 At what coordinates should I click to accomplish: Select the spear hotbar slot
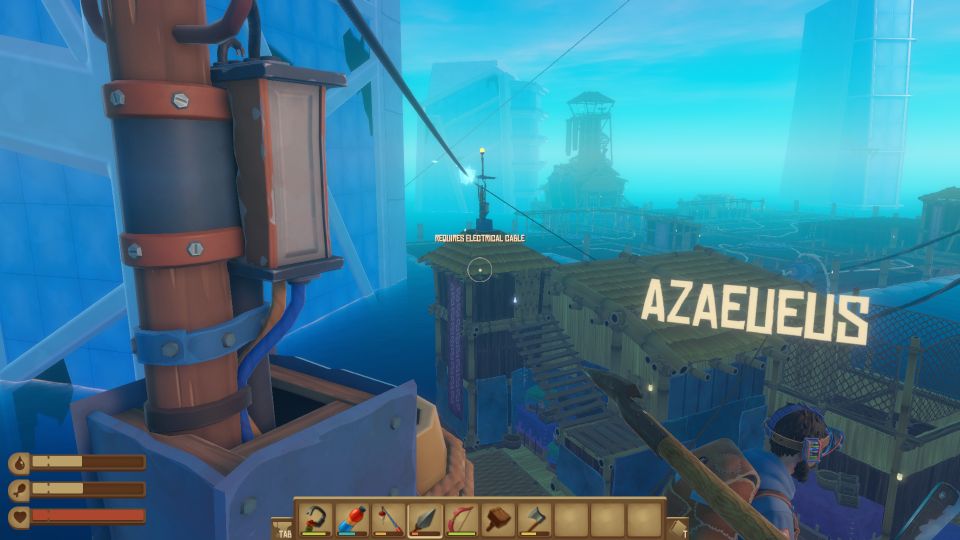click(426, 519)
